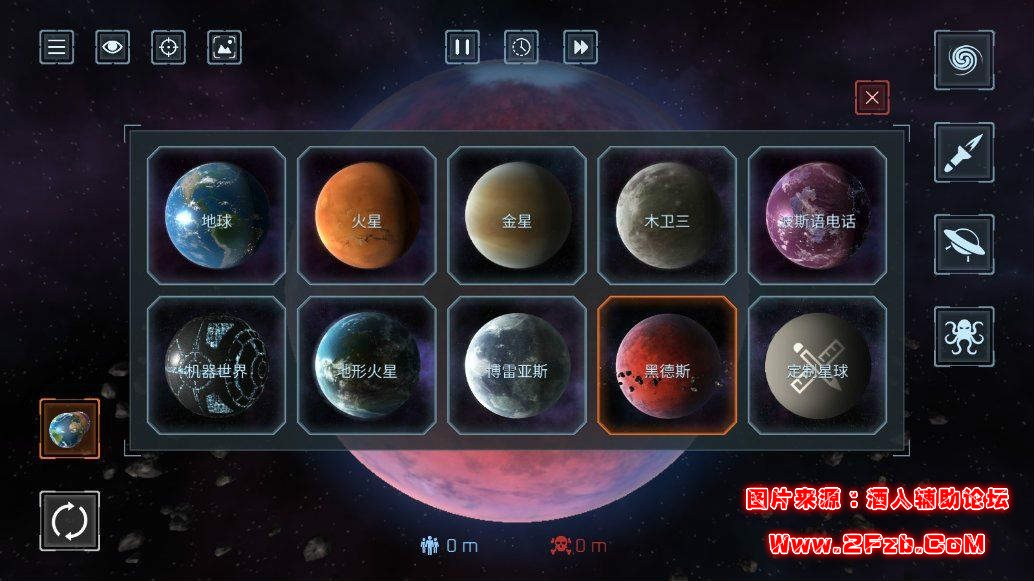Click the circular arrows reset button
1034x581 pixels.
point(70,521)
